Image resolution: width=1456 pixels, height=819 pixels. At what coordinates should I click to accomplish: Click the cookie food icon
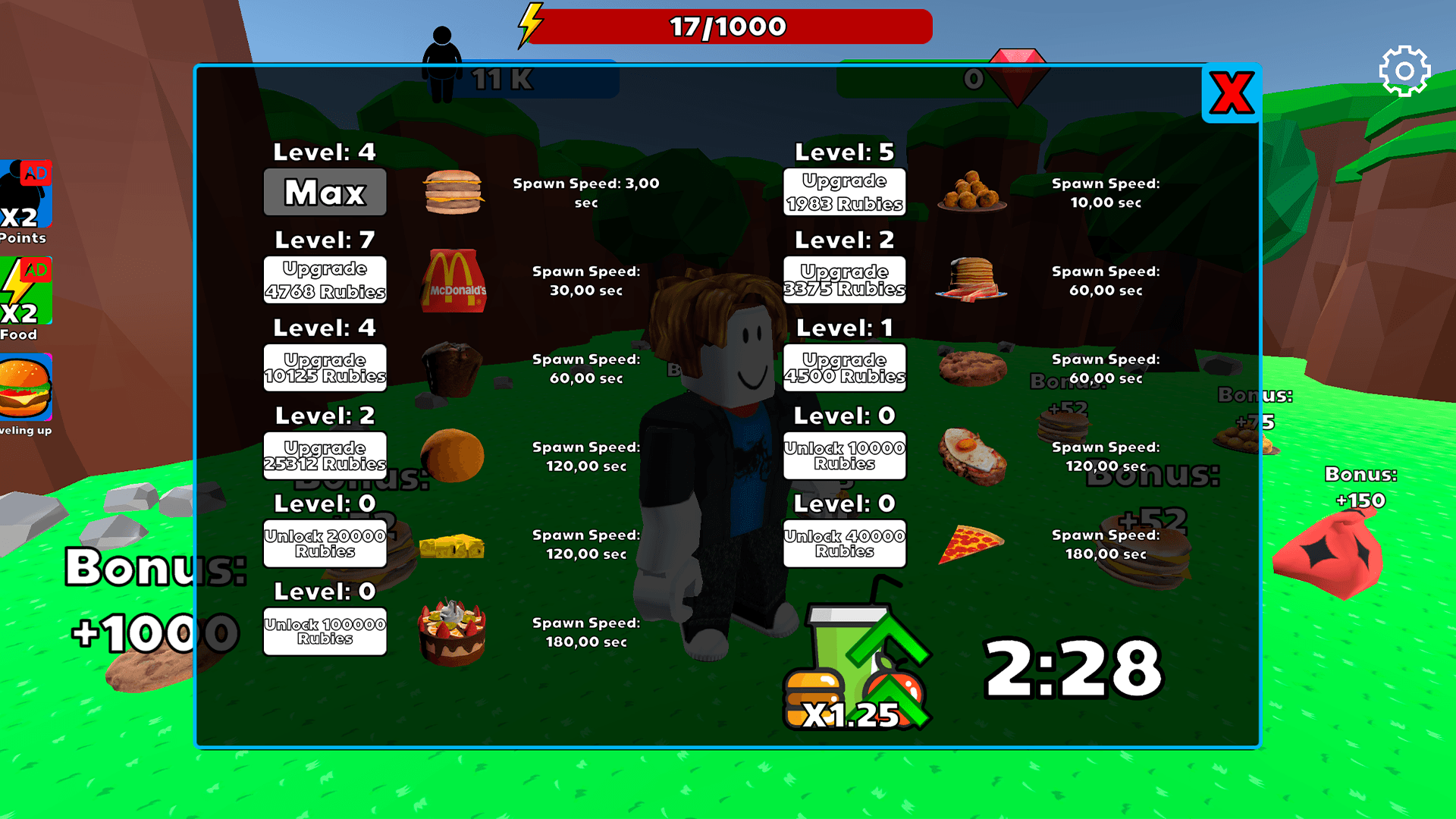(973, 368)
